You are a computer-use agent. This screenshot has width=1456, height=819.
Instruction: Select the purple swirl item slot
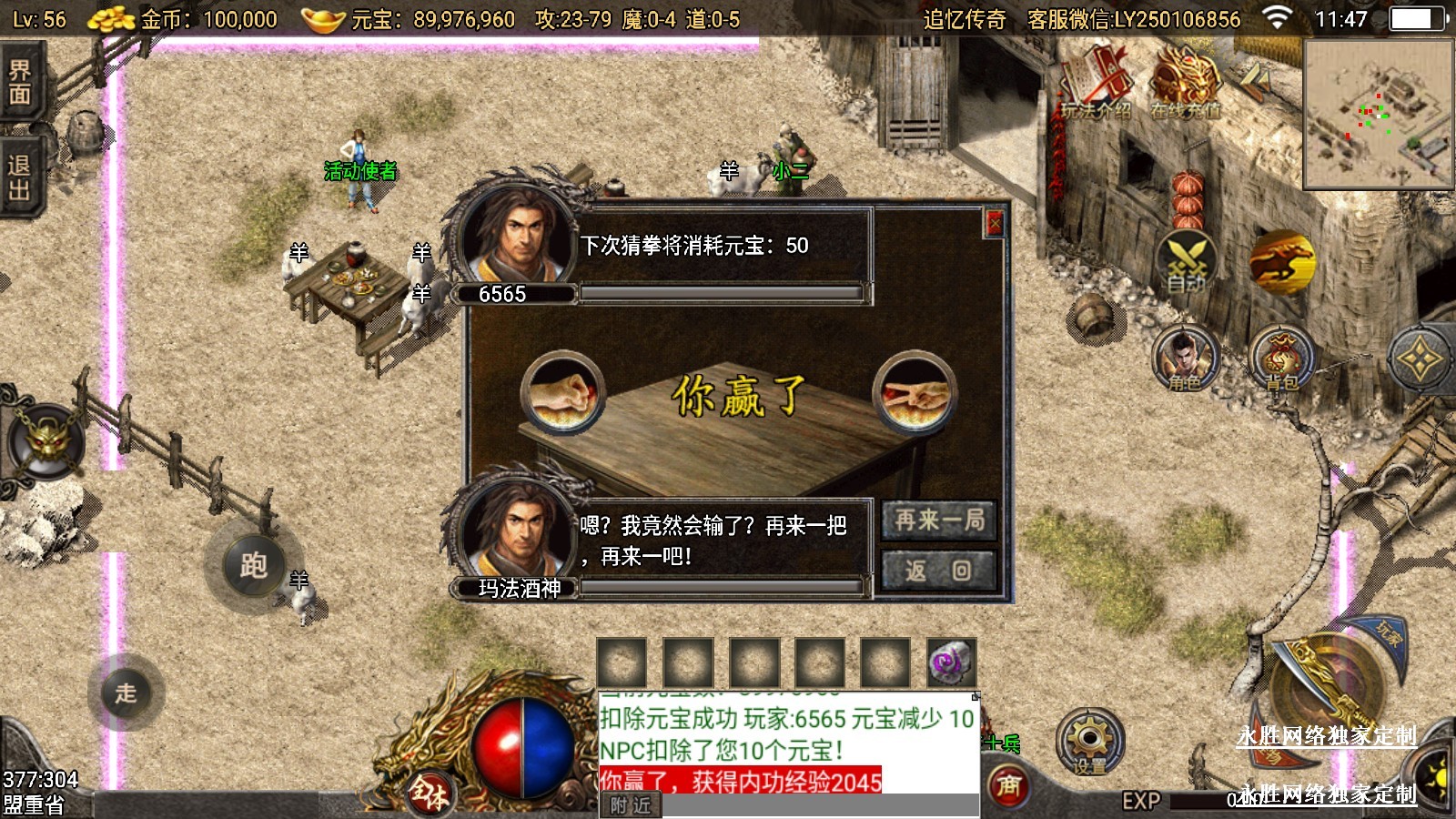coord(951,662)
